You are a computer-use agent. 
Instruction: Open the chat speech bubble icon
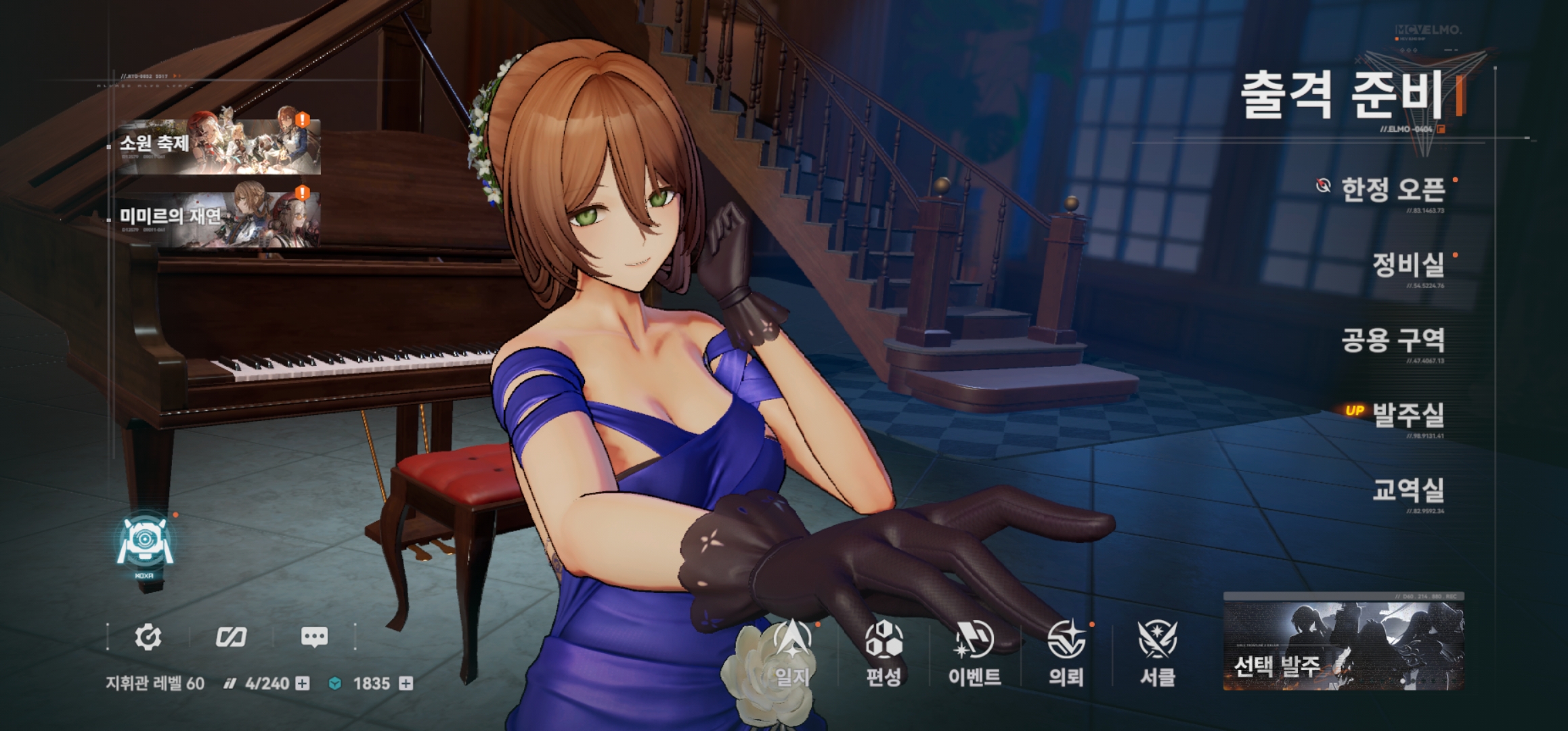313,636
